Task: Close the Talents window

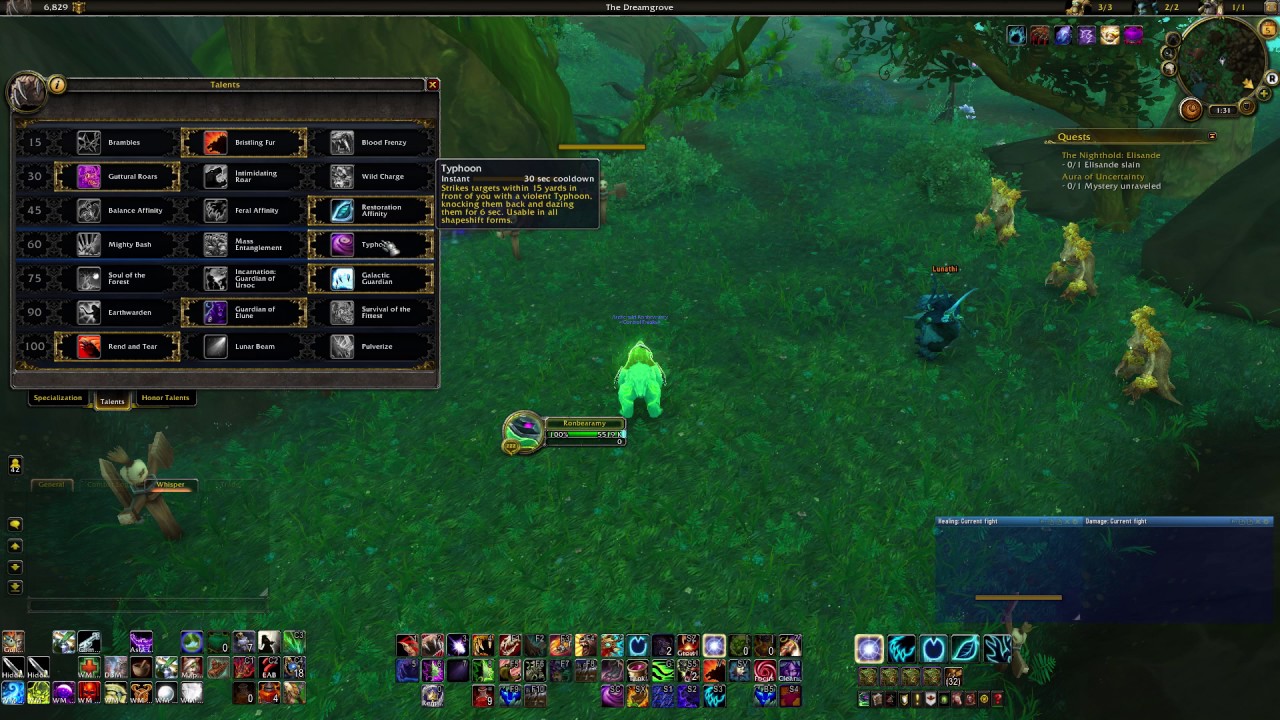Action: pos(433,85)
